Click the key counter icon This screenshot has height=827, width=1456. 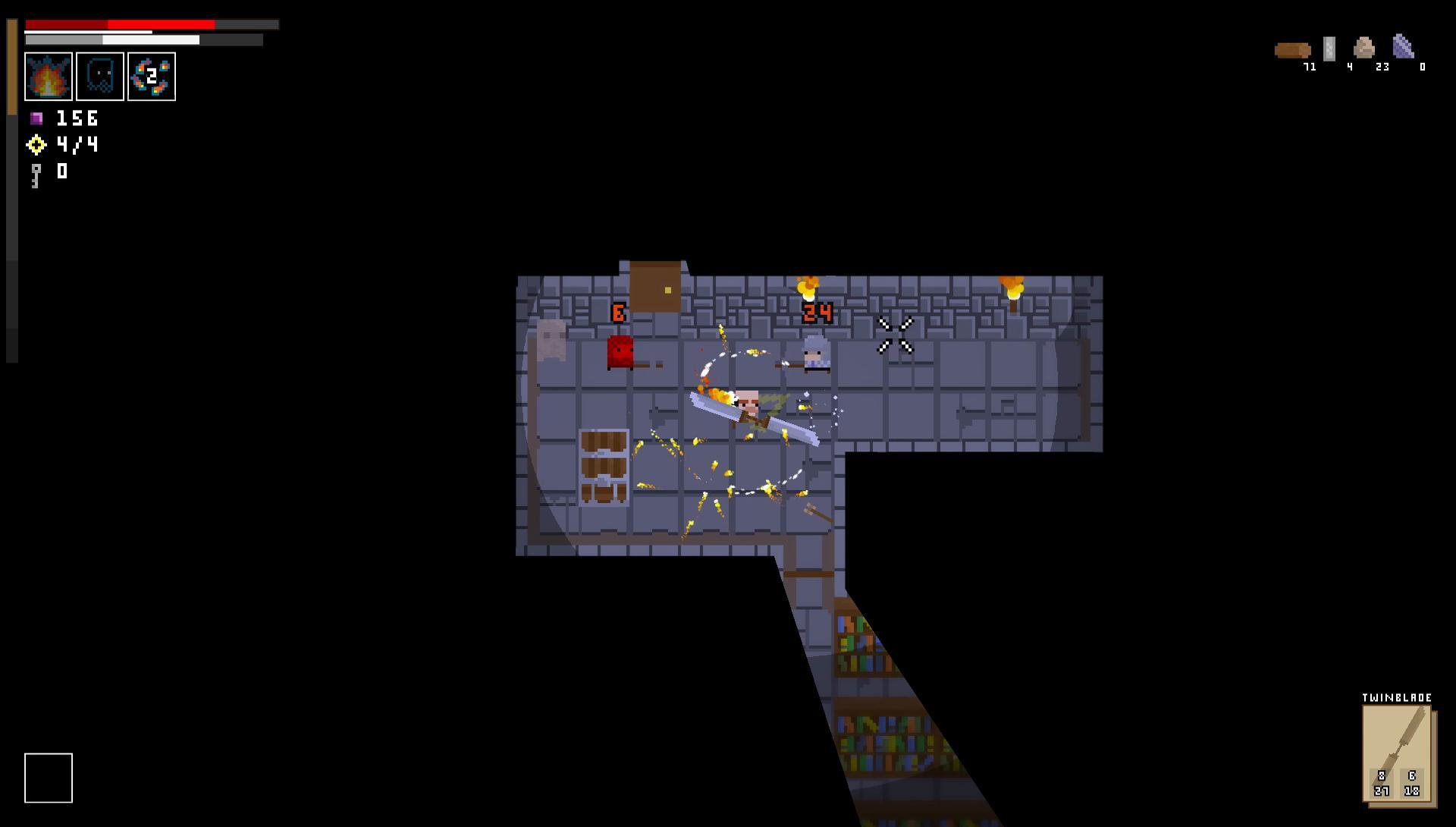point(34,171)
